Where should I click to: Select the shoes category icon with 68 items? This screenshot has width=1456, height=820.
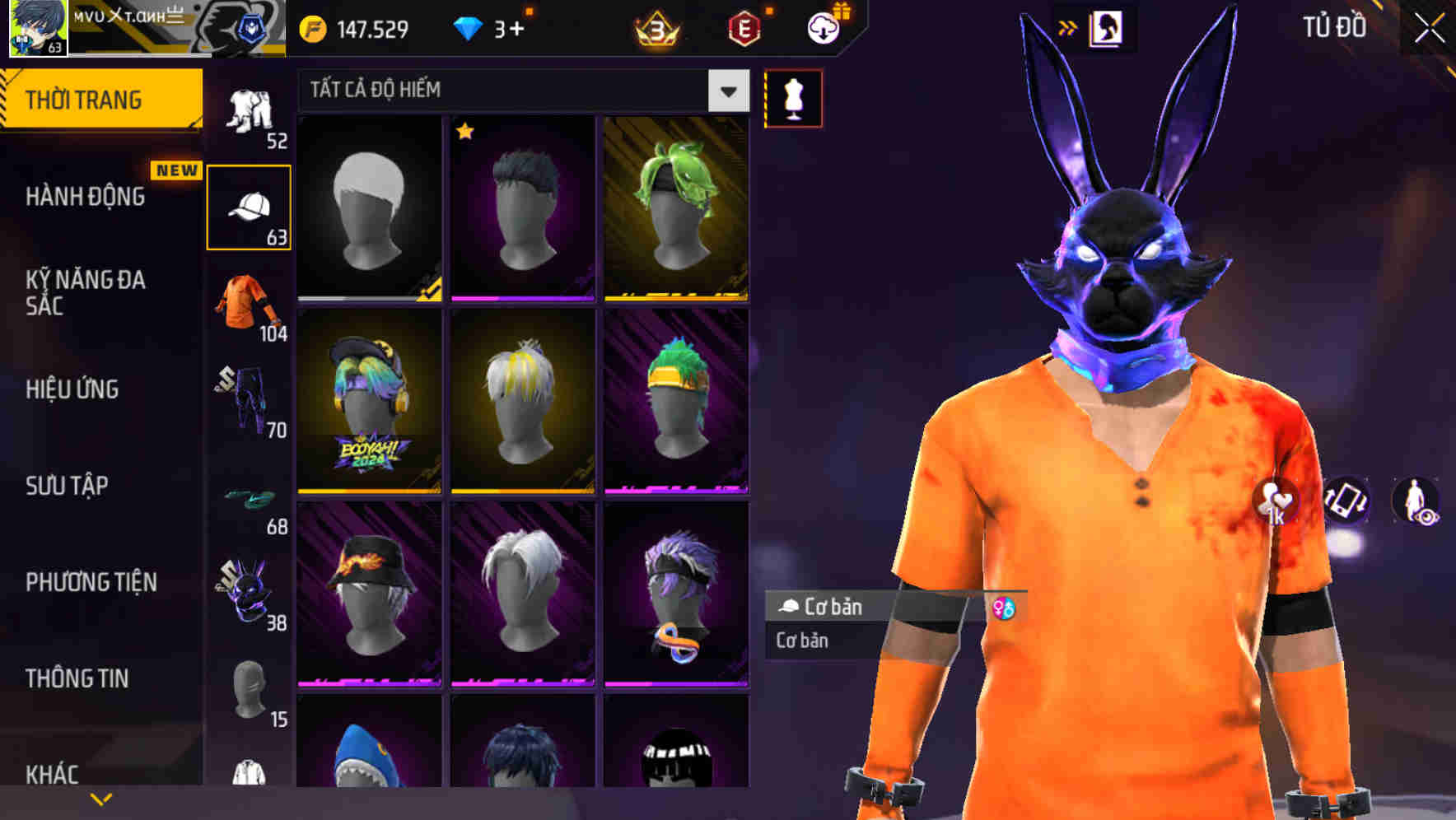click(x=250, y=498)
